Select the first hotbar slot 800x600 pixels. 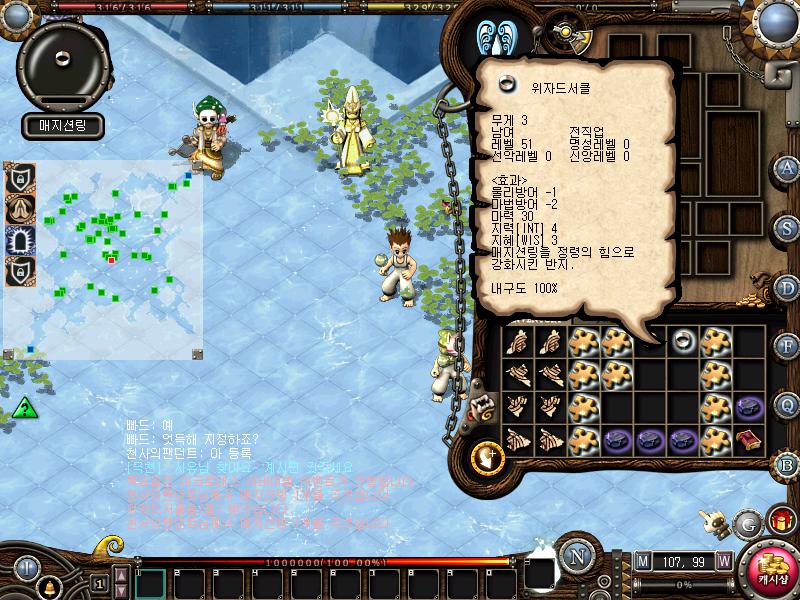(x=150, y=583)
